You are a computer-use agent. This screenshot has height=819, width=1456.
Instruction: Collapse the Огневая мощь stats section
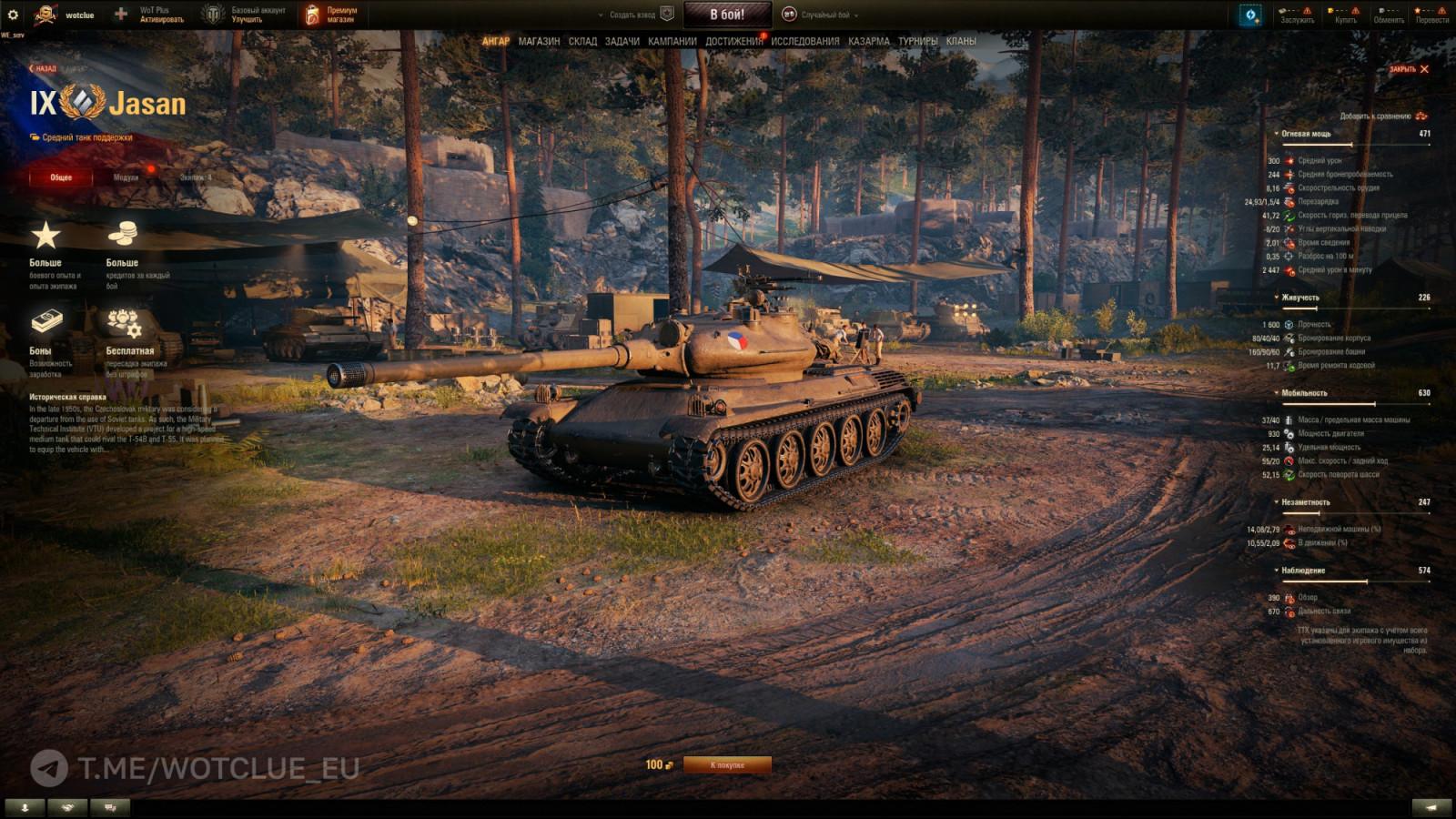tap(1277, 133)
